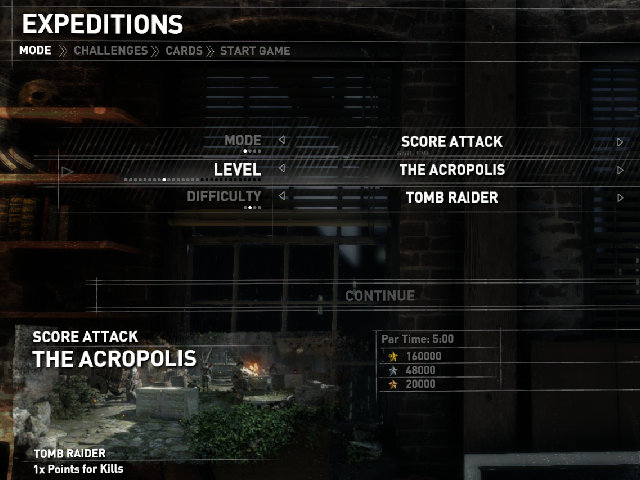
Task: Select the Mode breadcrumb step
Action: pyautogui.click(x=35, y=50)
